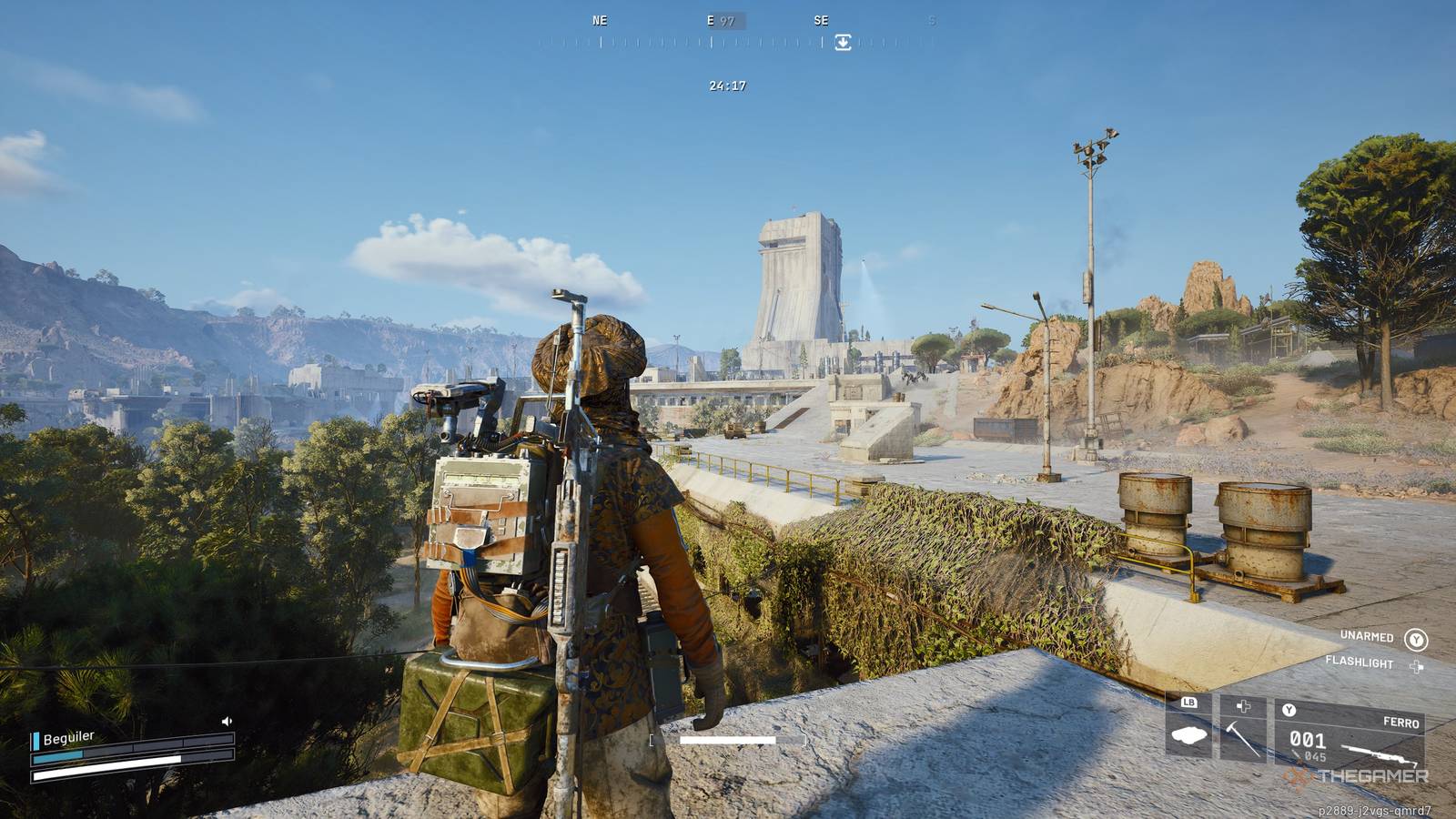Toggle the flashlight via its D-pad prompt
Image resolution: width=1456 pixels, height=819 pixels.
(x=1416, y=668)
